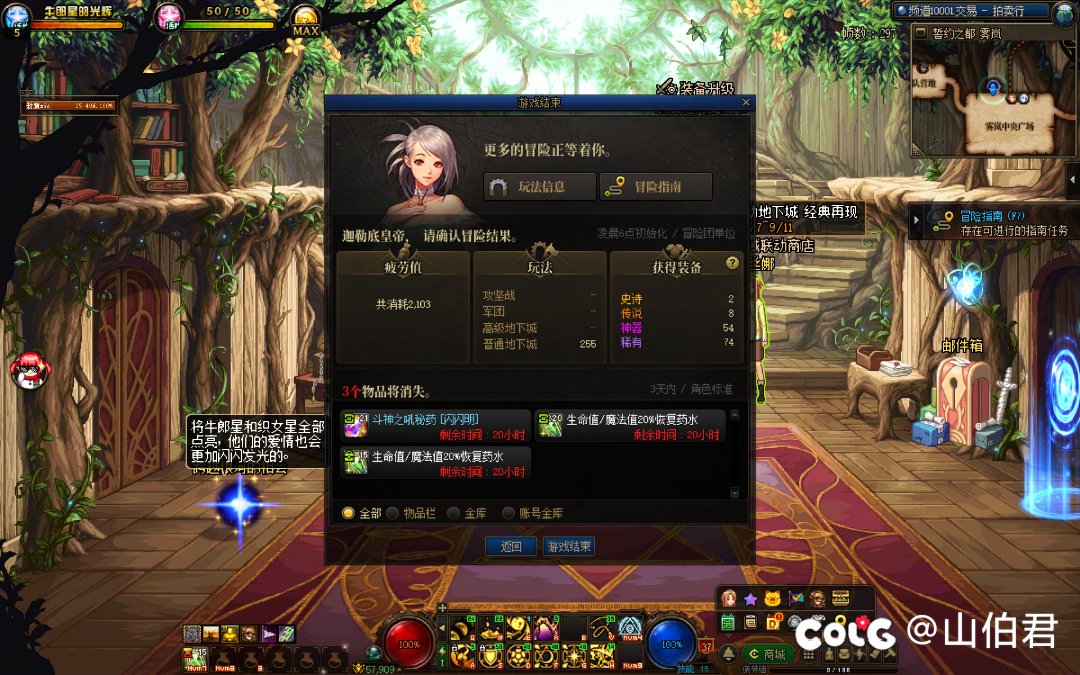Click the 游戏结束 end game button

[x=568, y=547]
